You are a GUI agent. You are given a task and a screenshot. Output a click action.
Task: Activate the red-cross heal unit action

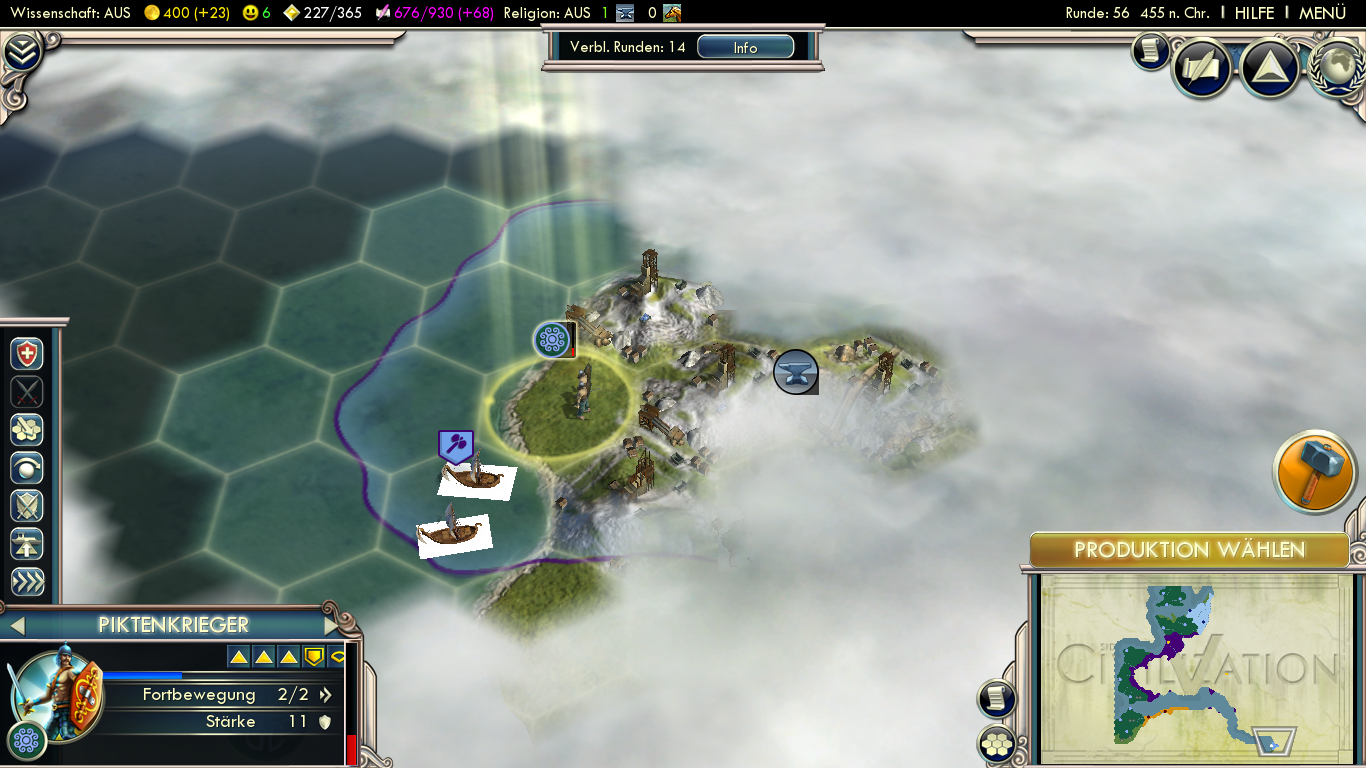27,354
